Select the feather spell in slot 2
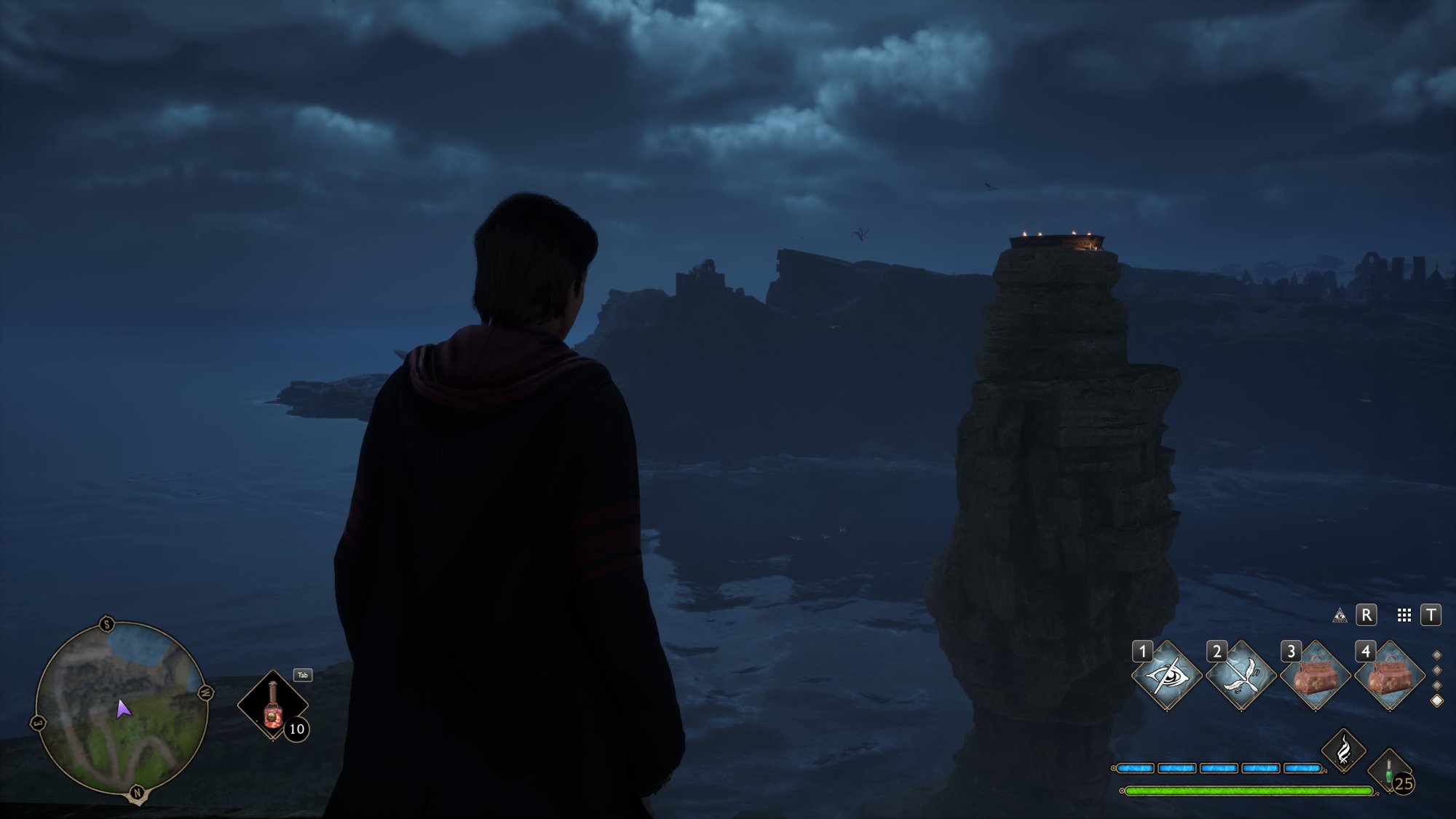This screenshot has width=1456, height=819. coord(1241,676)
